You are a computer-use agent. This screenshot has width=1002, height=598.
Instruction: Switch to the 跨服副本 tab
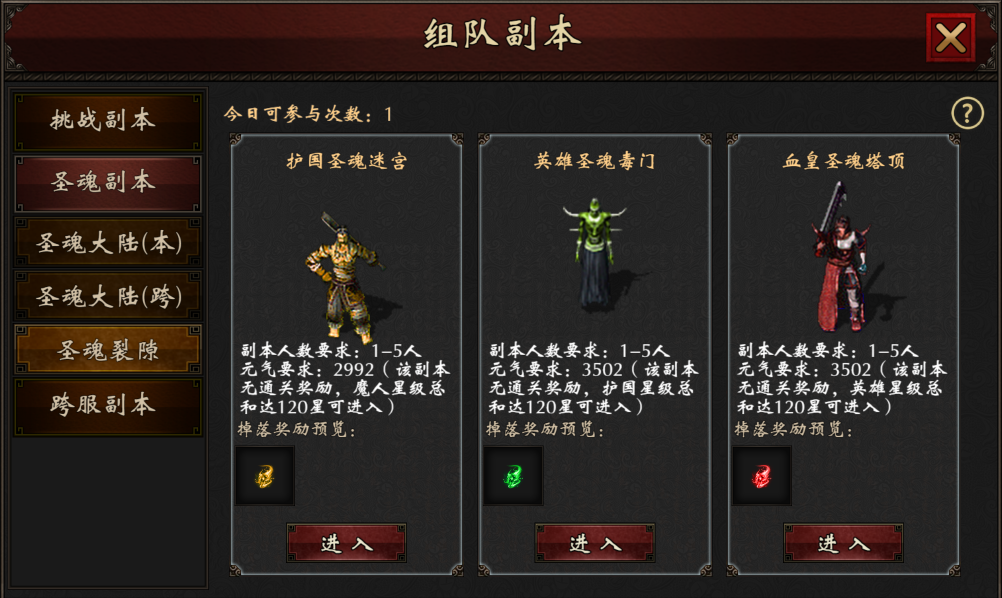pos(106,406)
